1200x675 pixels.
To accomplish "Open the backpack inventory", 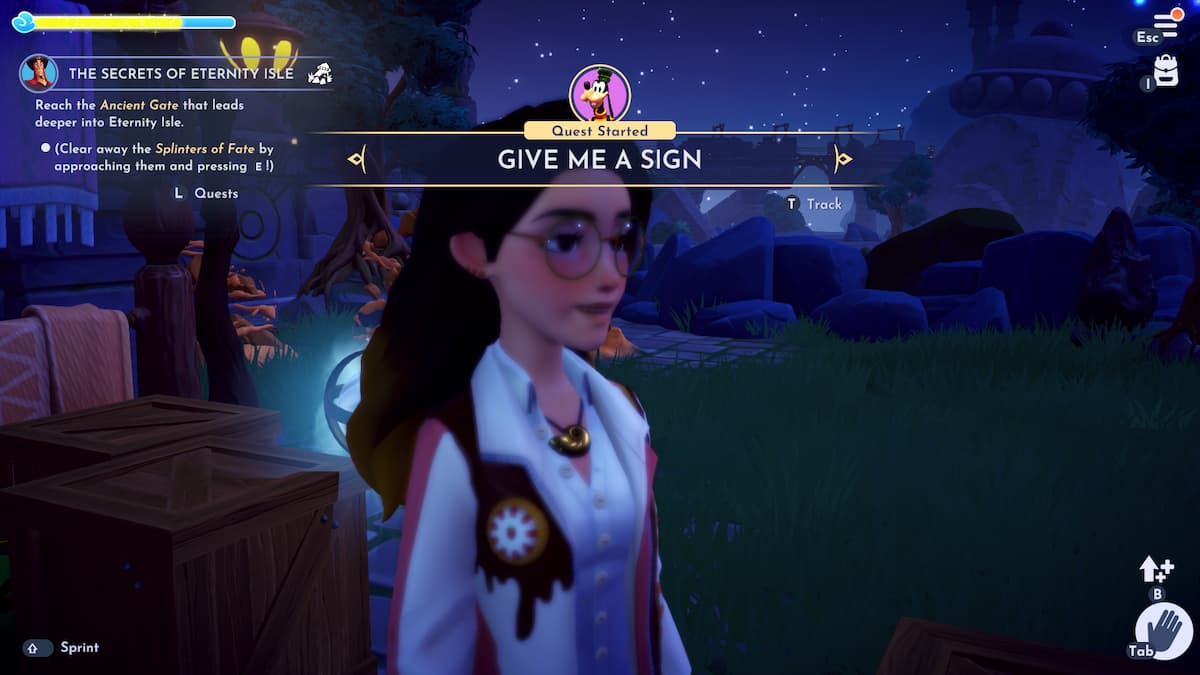I will tap(1166, 70).
